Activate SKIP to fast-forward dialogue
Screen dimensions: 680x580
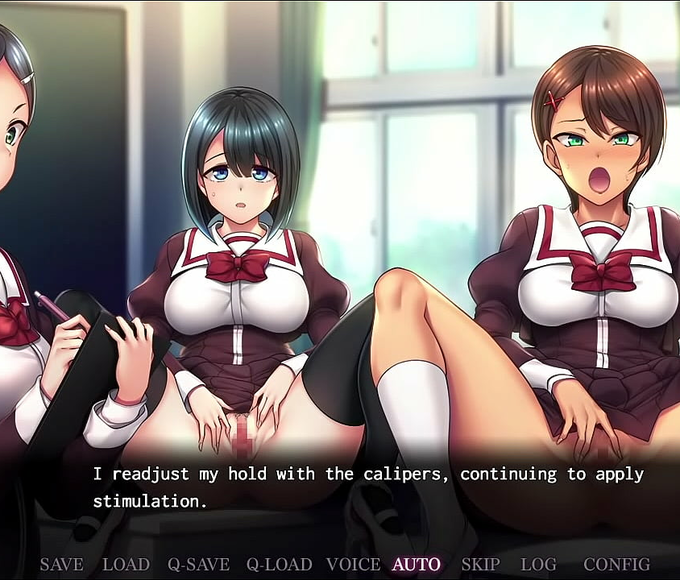click(x=481, y=565)
